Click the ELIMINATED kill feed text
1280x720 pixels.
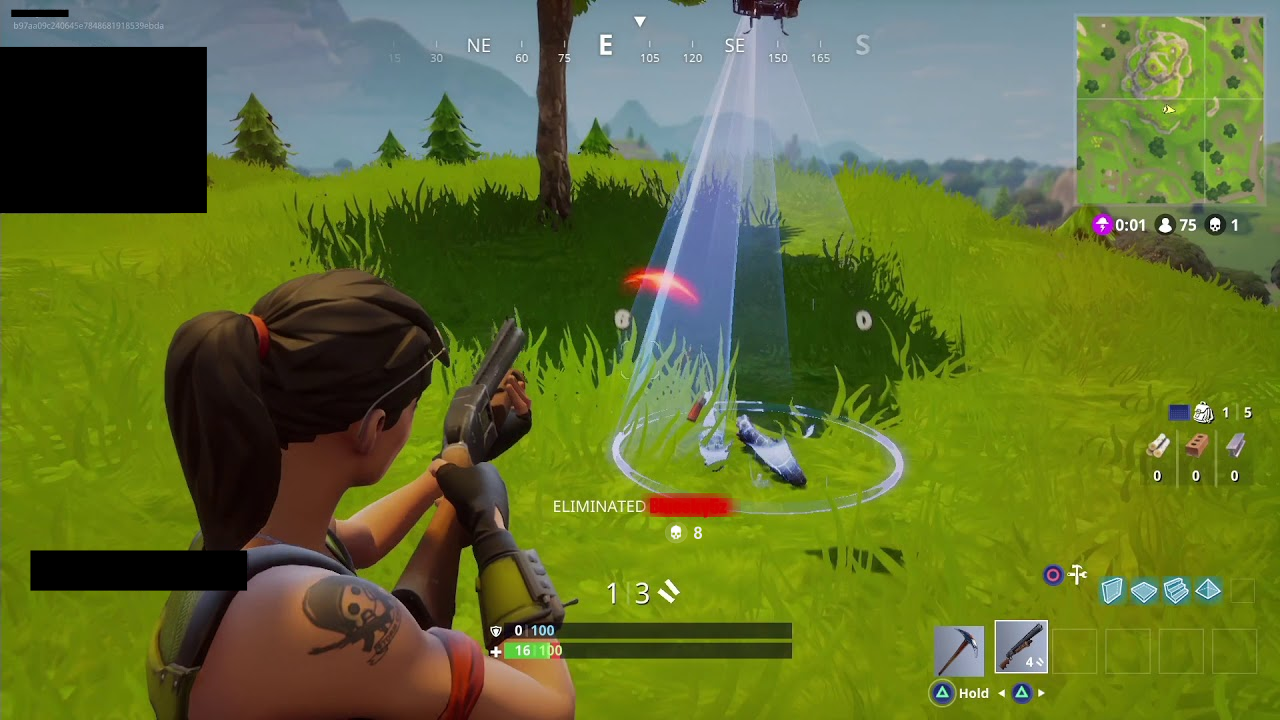tap(596, 507)
